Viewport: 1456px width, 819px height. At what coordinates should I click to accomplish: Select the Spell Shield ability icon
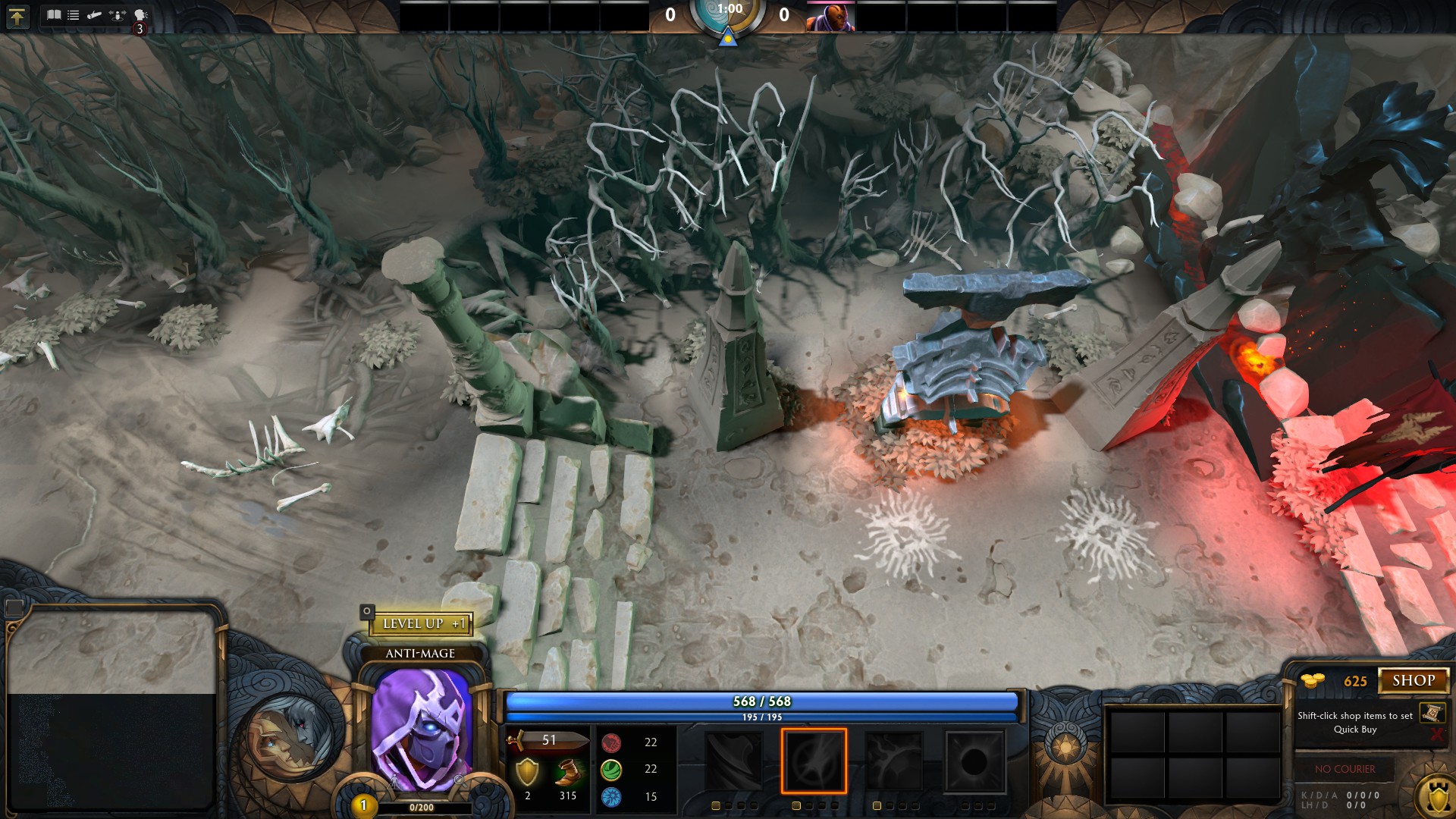pyautogui.click(x=895, y=761)
